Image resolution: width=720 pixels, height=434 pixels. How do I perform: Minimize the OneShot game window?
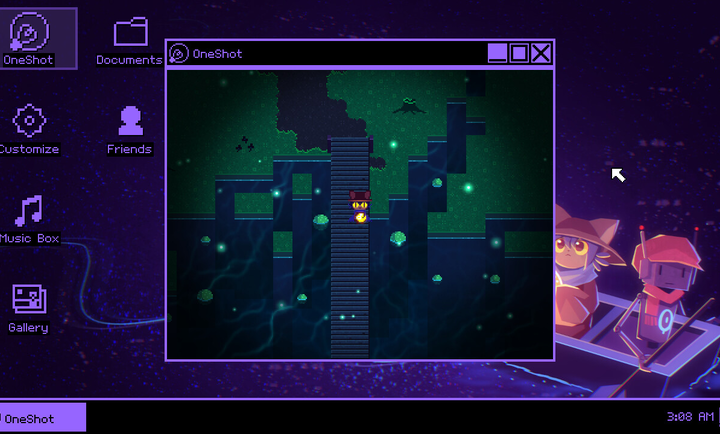(x=497, y=53)
